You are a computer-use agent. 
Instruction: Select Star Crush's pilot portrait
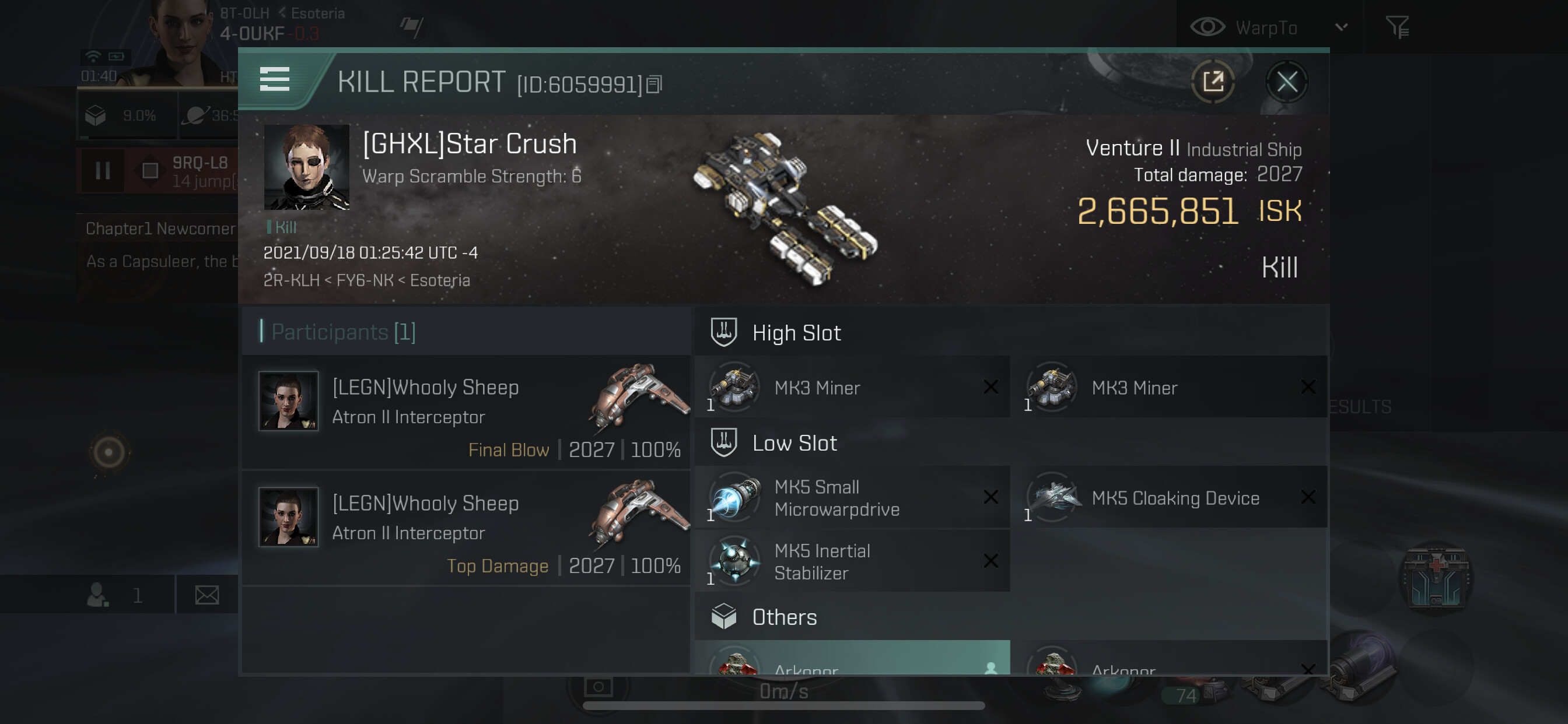306,167
